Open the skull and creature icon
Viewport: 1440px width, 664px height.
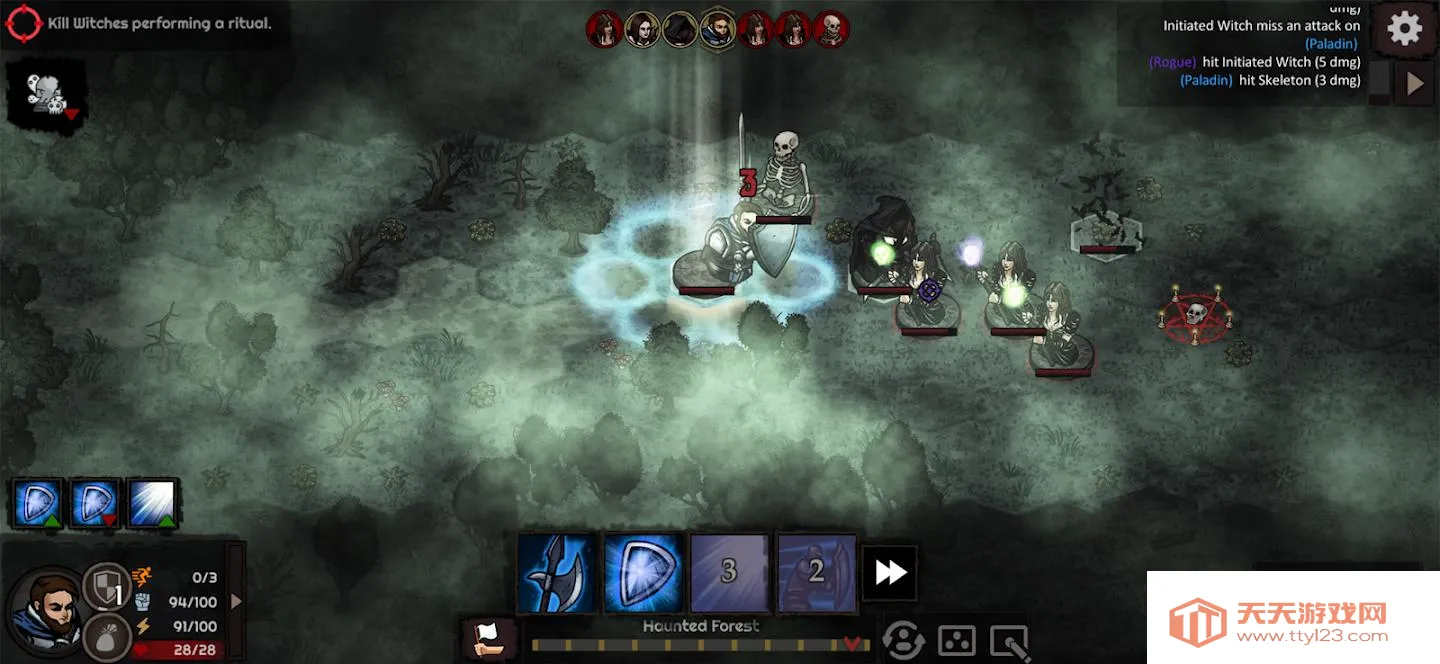(x=46, y=95)
